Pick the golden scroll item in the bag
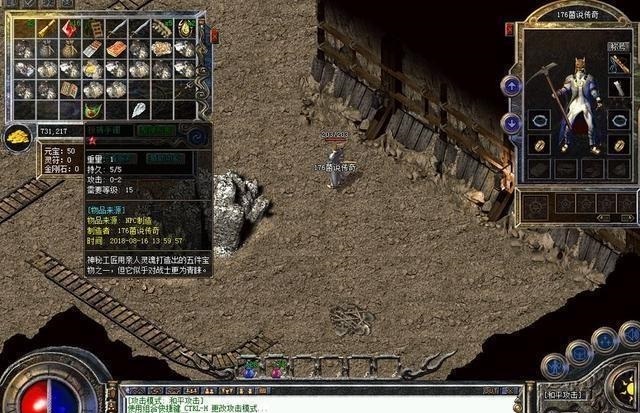The width and height of the screenshot is (640, 413). pyautogui.click(x=46, y=29)
